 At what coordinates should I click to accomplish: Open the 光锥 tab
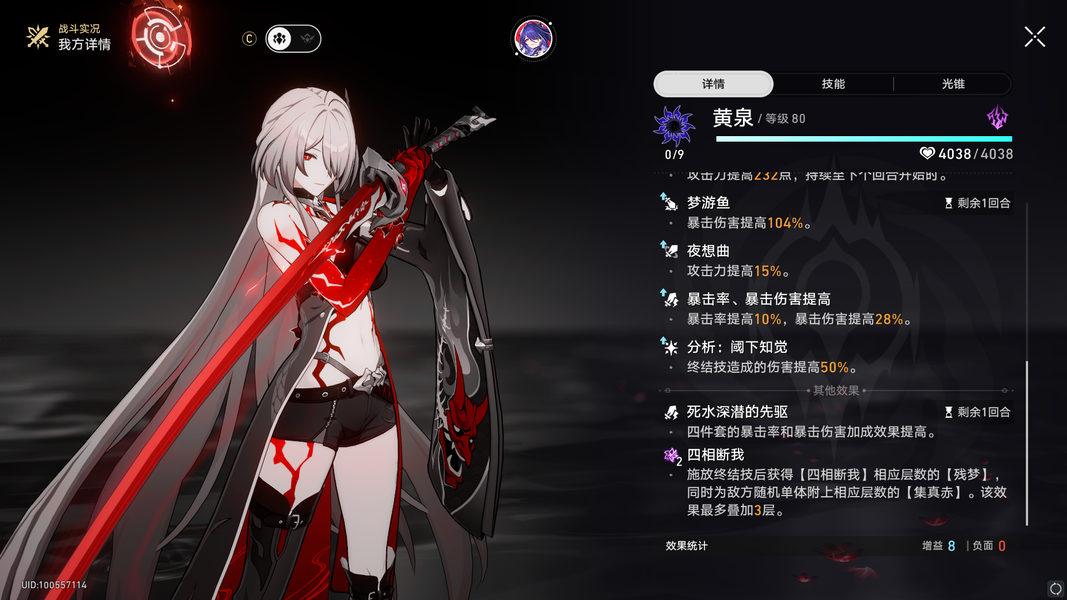953,84
